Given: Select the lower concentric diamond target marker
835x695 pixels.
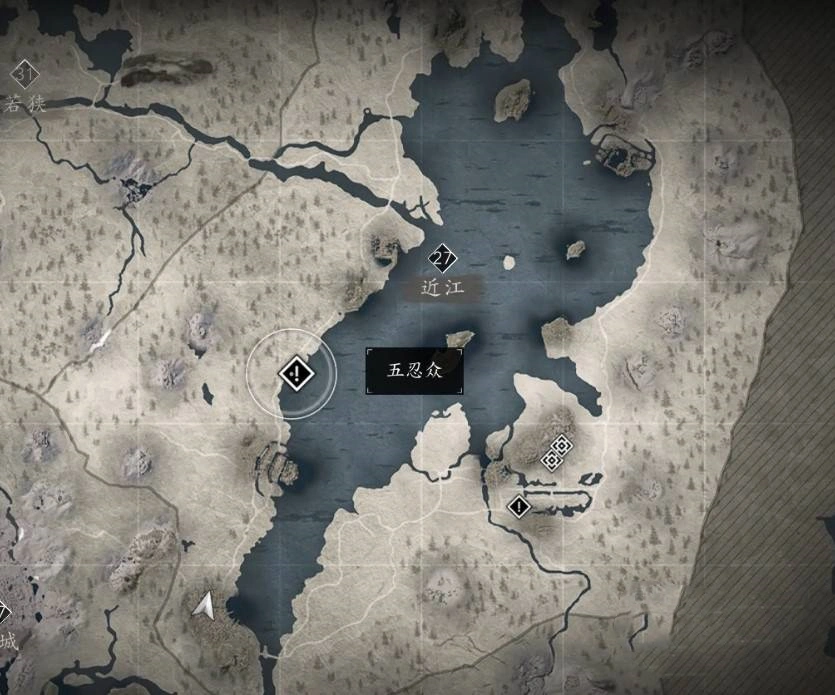Looking at the screenshot, I should click(549, 460).
